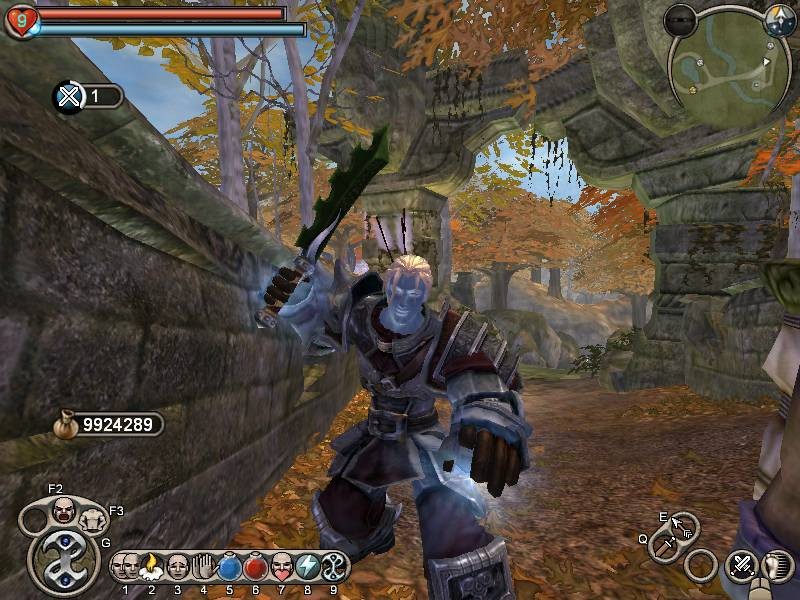
Task: Select the bearded face with heart expression
Action: point(281,567)
